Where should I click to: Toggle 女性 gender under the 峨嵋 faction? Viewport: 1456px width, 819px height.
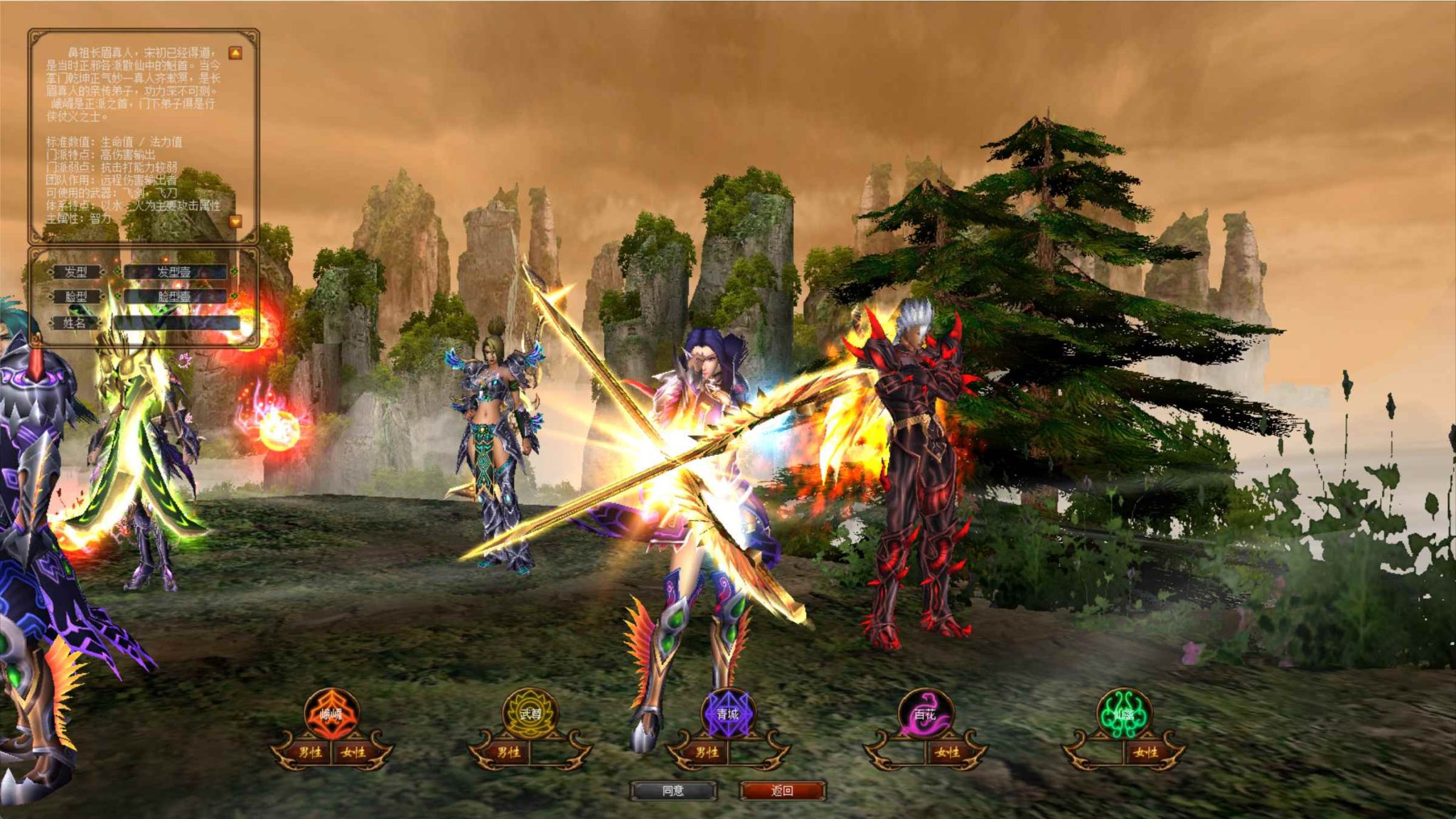(x=353, y=752)
